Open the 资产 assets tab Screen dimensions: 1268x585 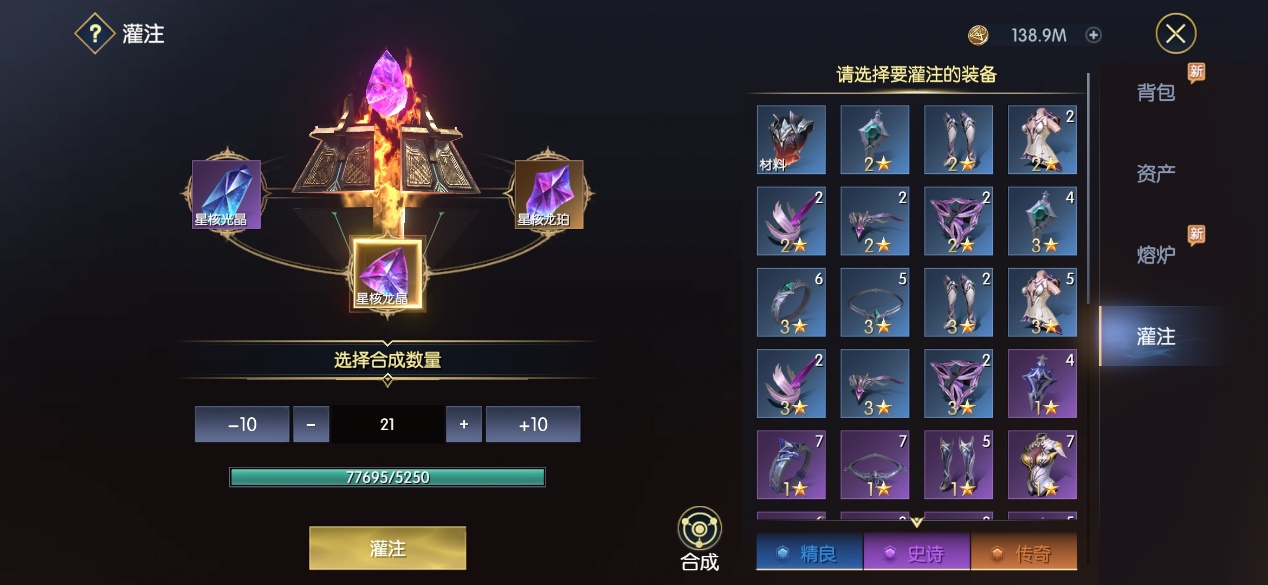coord(1155,174)
